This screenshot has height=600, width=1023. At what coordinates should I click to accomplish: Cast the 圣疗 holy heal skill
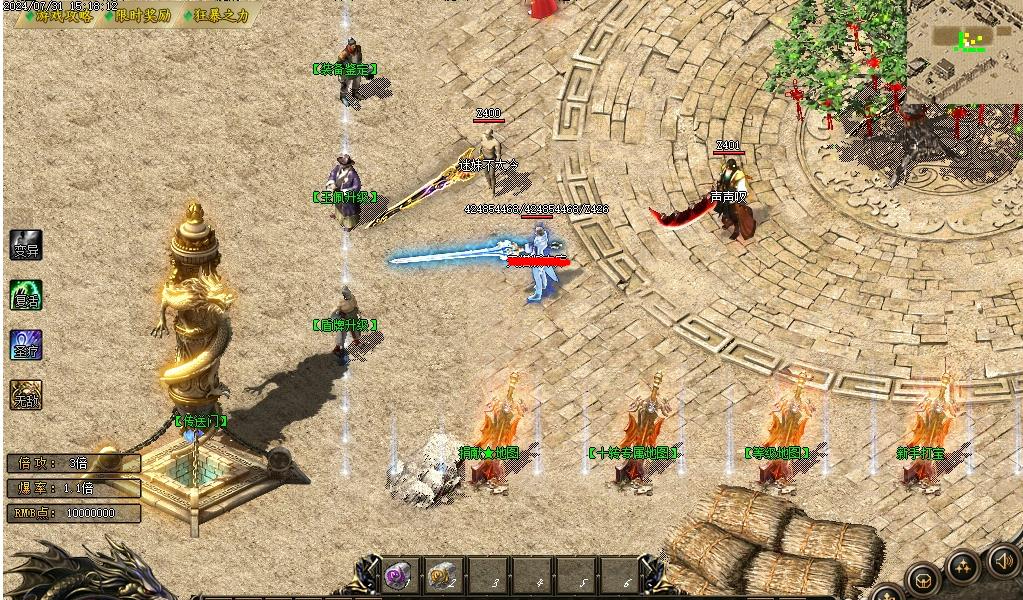tap(26, 345)
